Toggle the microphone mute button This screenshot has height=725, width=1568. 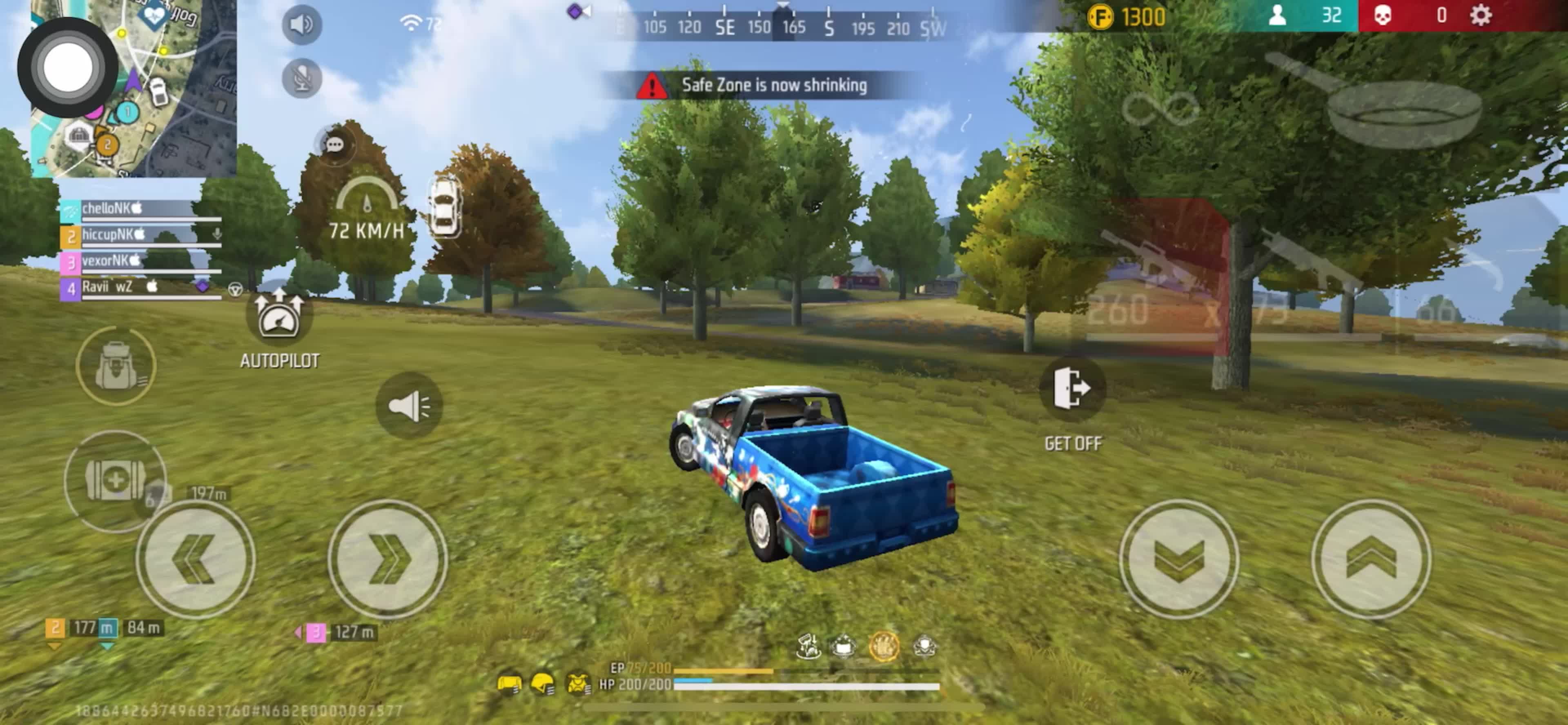click(302, 78)
